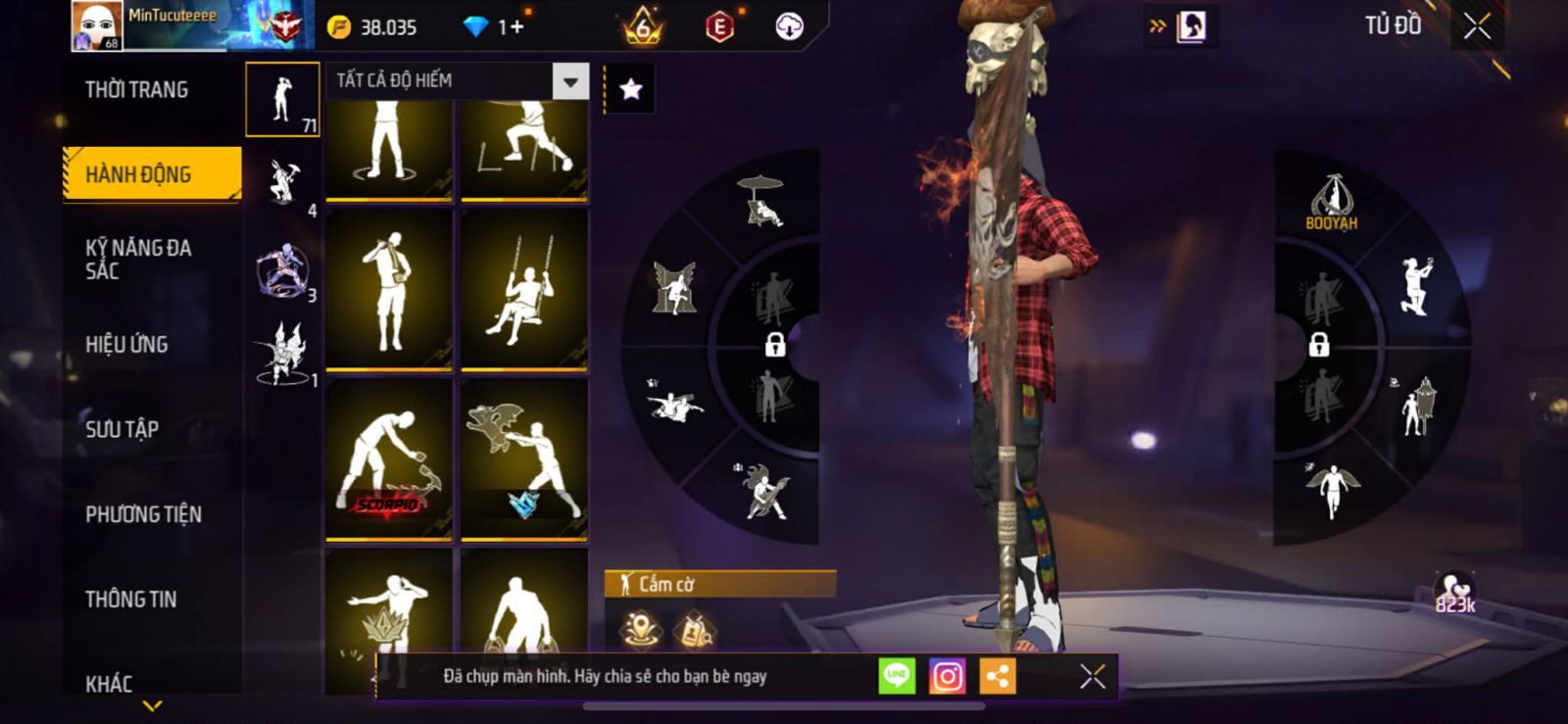Pick the dragon-punching emote tile
Image resolution: width=1568 pixels, height=724 pixels.
[x=524, y=459]
